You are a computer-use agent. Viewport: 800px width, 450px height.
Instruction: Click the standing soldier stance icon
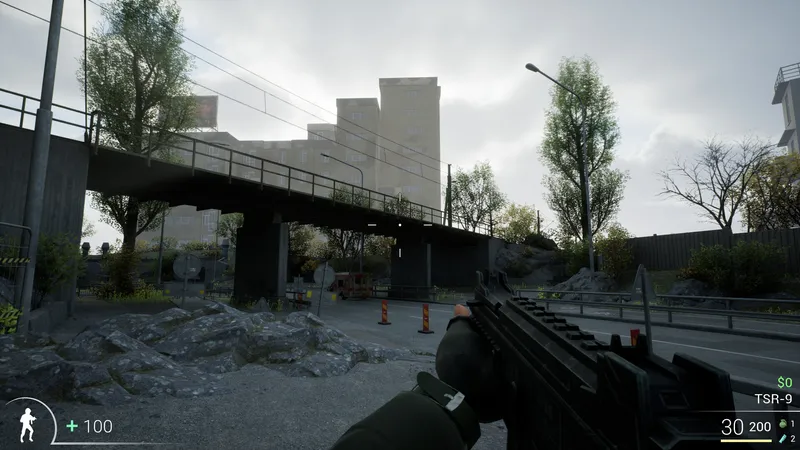coord(27,424)
